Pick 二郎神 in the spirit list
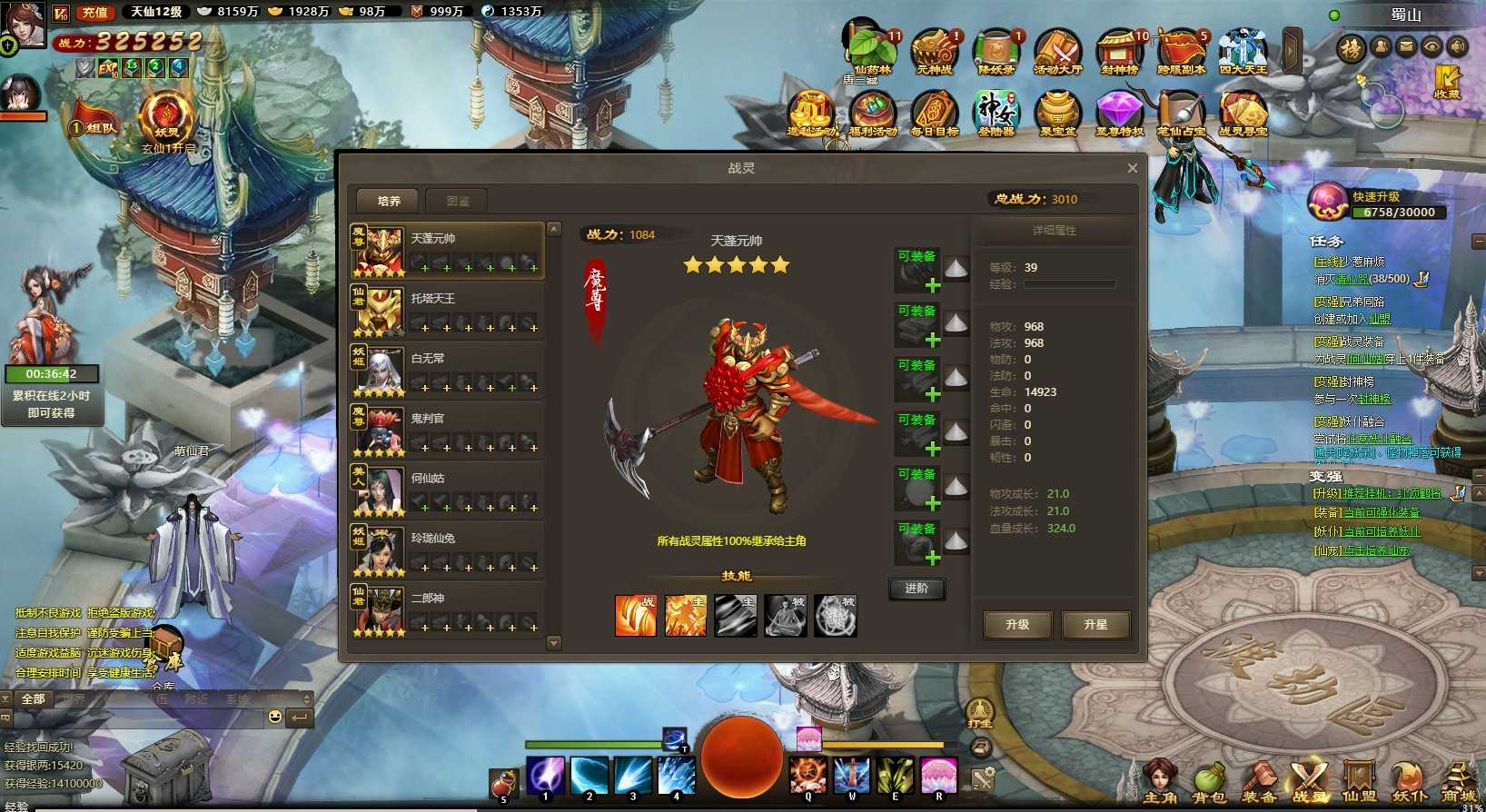The width and height of the screenshot is (1486, 812). (447, 609)
